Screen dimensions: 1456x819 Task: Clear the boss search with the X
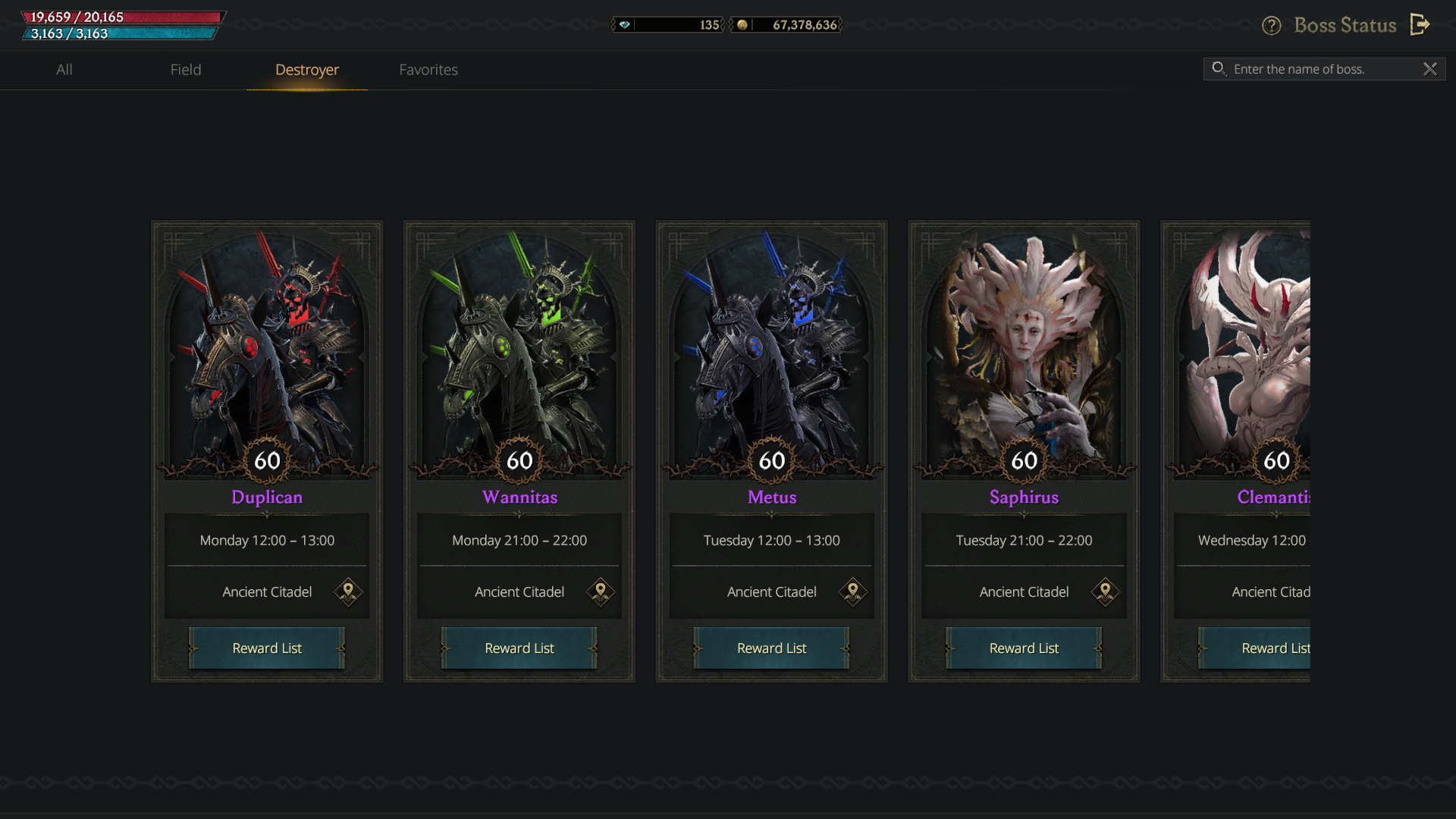pyautogui.click(x=1430, y=69)
